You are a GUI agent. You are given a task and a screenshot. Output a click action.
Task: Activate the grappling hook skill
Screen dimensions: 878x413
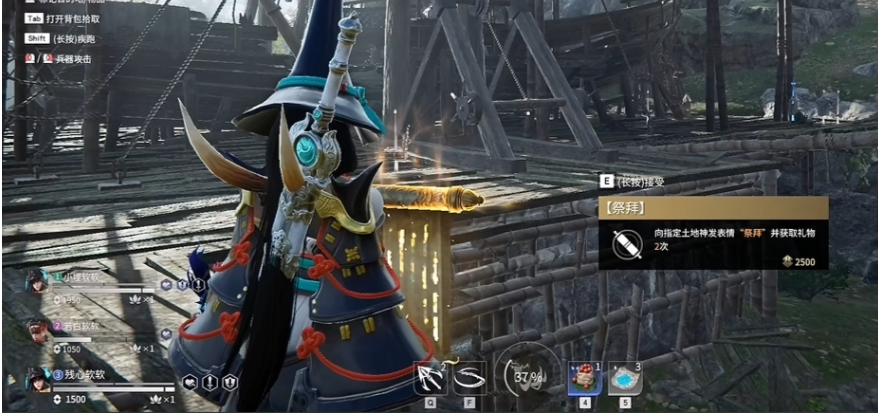point(431,378)
